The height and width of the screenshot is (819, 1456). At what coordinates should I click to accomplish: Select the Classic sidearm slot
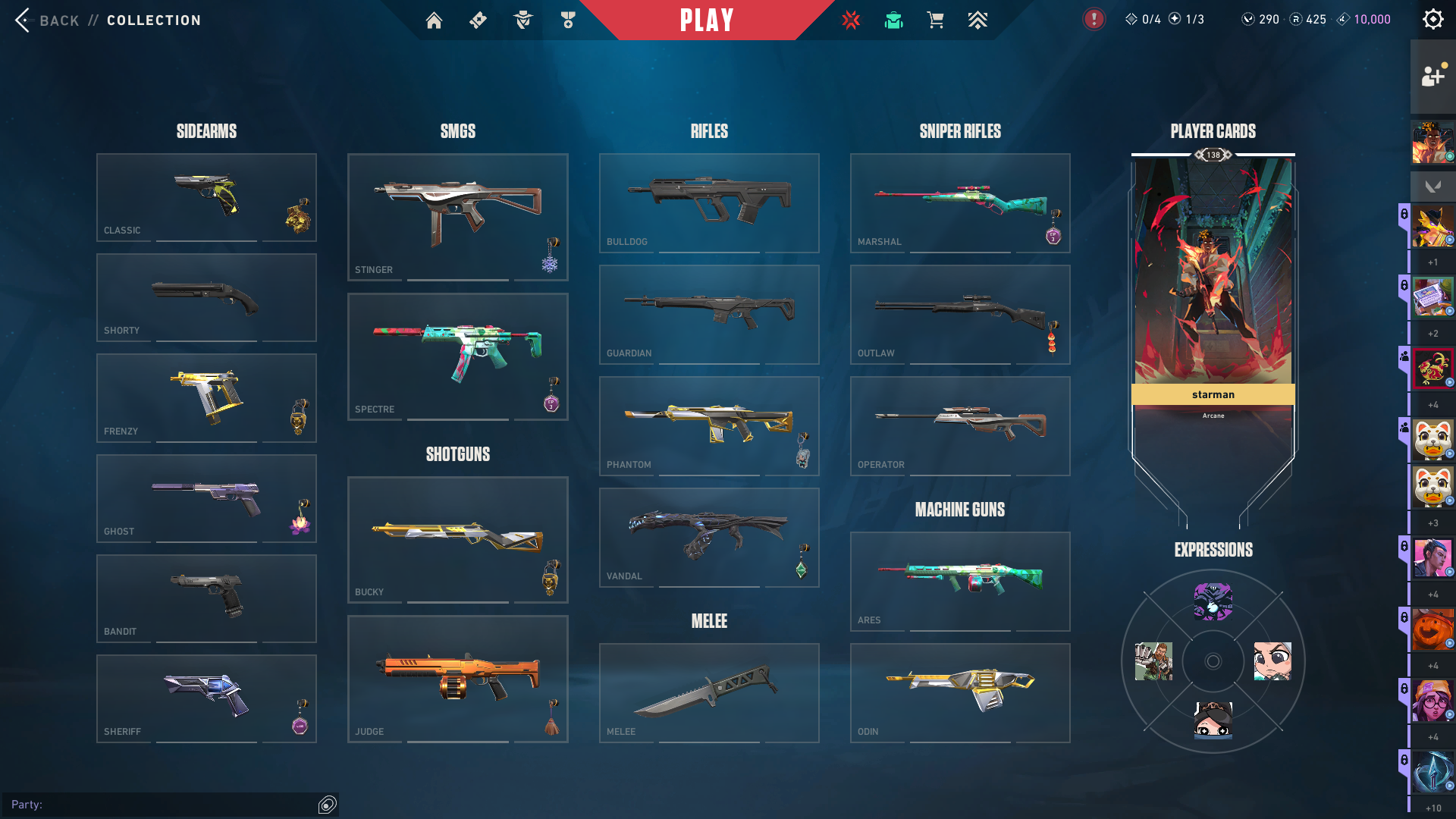(206, 197)
